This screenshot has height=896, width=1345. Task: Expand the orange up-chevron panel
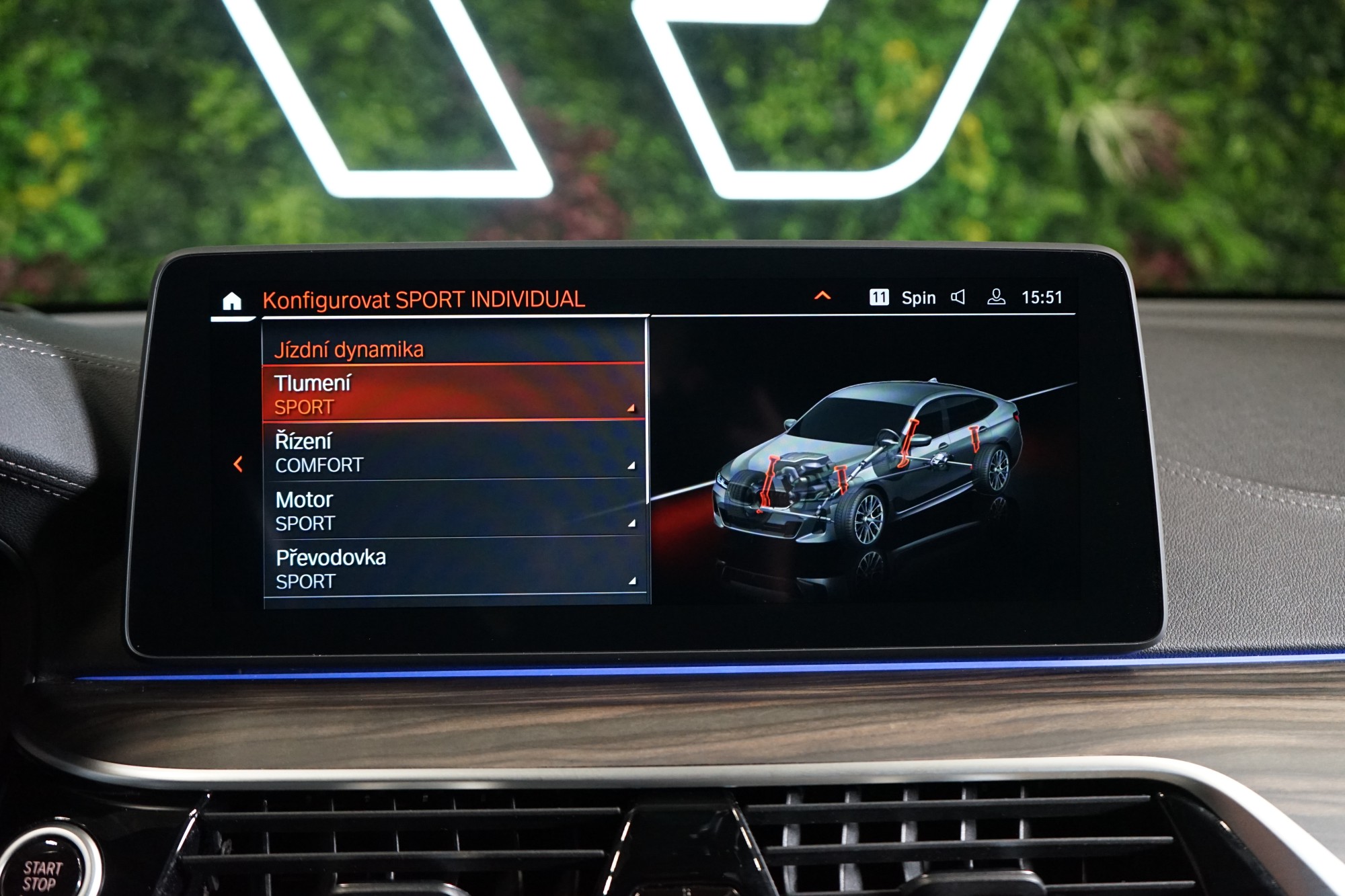[822, 296]
